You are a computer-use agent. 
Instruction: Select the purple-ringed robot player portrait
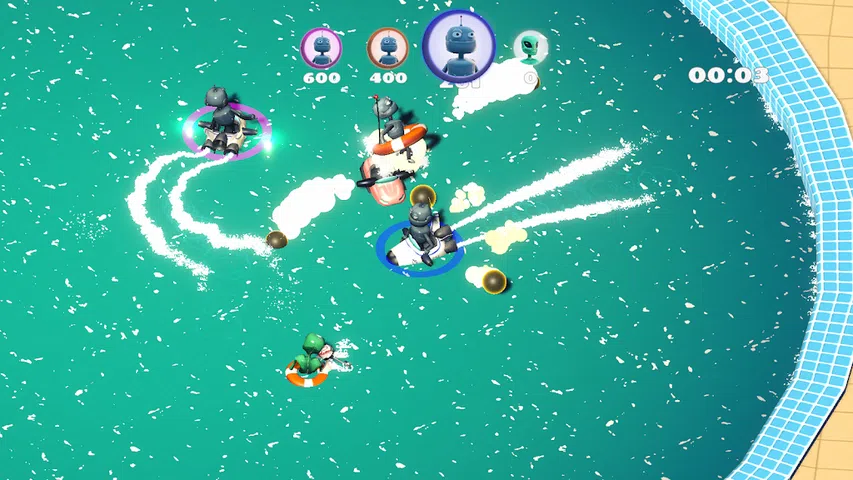[321, 46]
